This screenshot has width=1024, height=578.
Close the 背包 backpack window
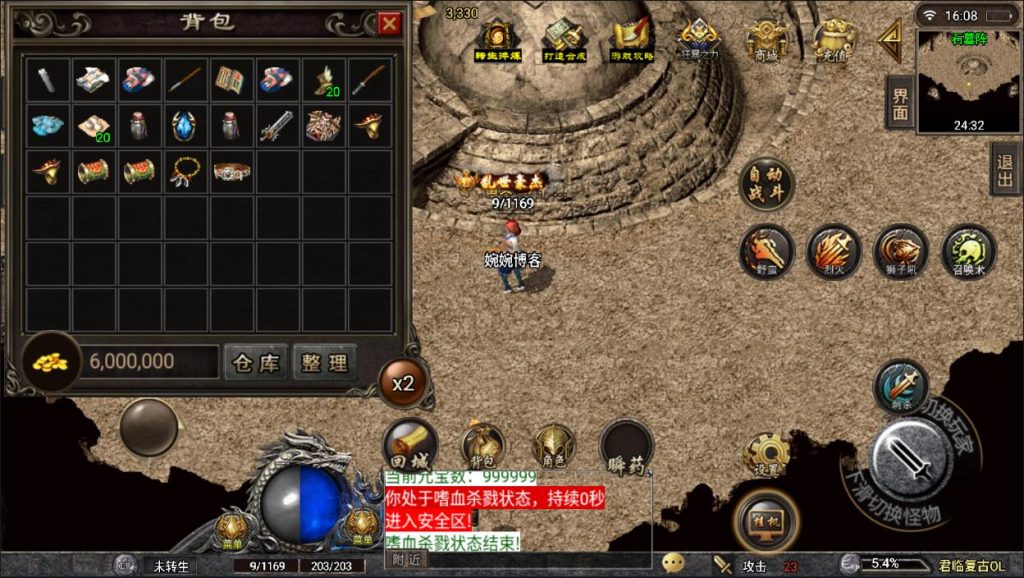point(389,24)
